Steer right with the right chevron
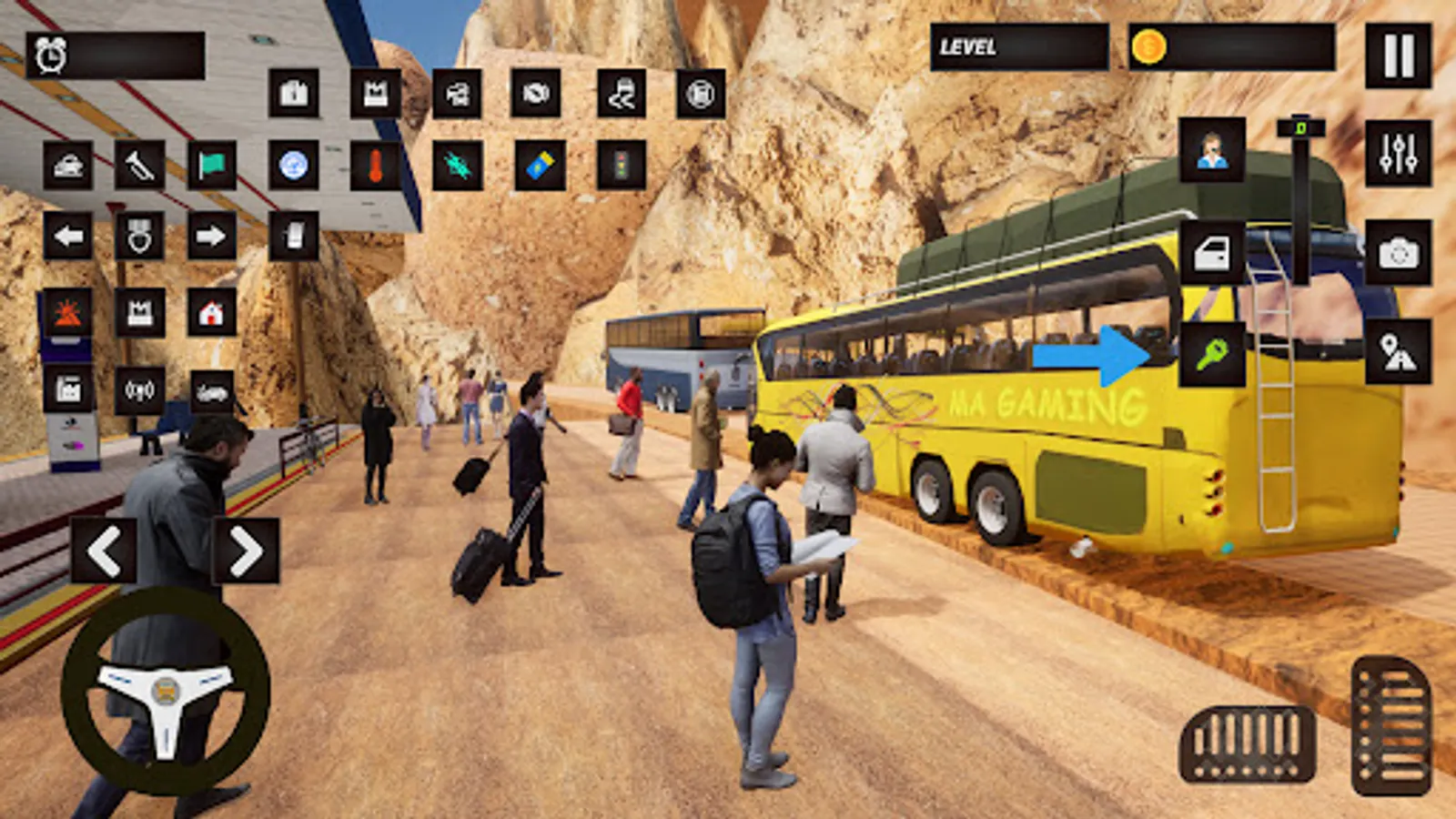Screen dimensions: 1456x819 [x=246, y=551]
